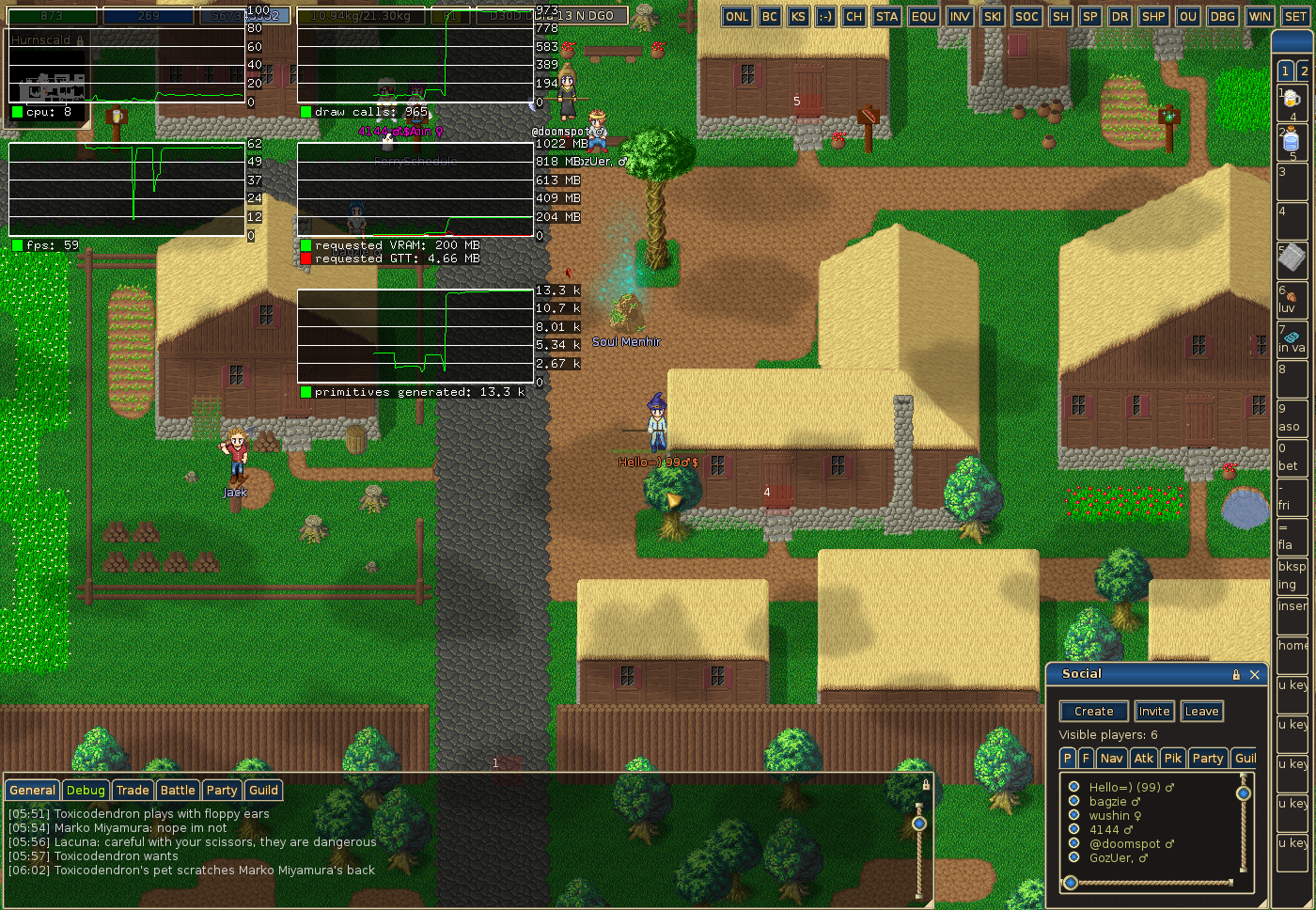Show the ONL online players list
1316x910 pixels.
click(x=737, y=16)
